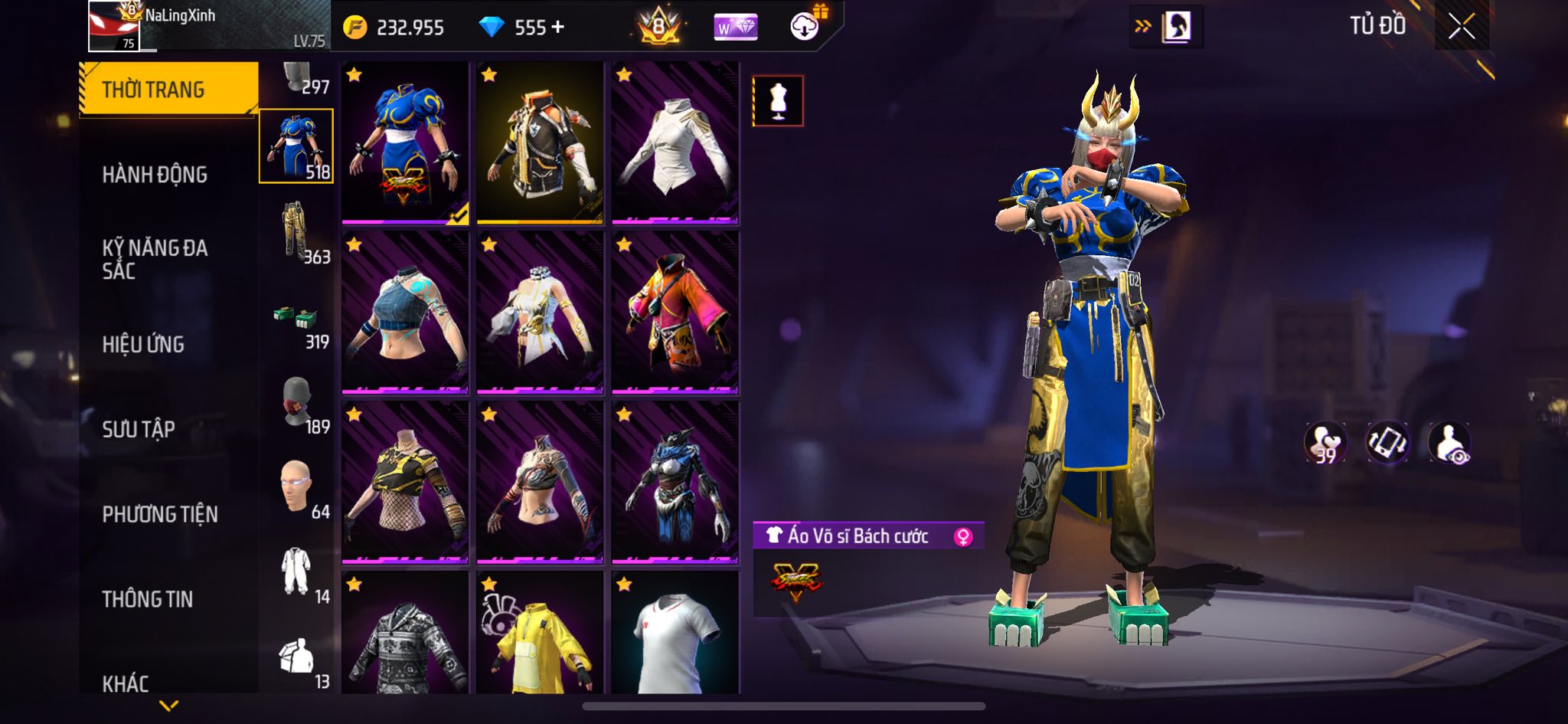Open the Hành Động menu
The width and height of the screenshot is (1568, 724).
pyautogui.click(x=155, y=175)
